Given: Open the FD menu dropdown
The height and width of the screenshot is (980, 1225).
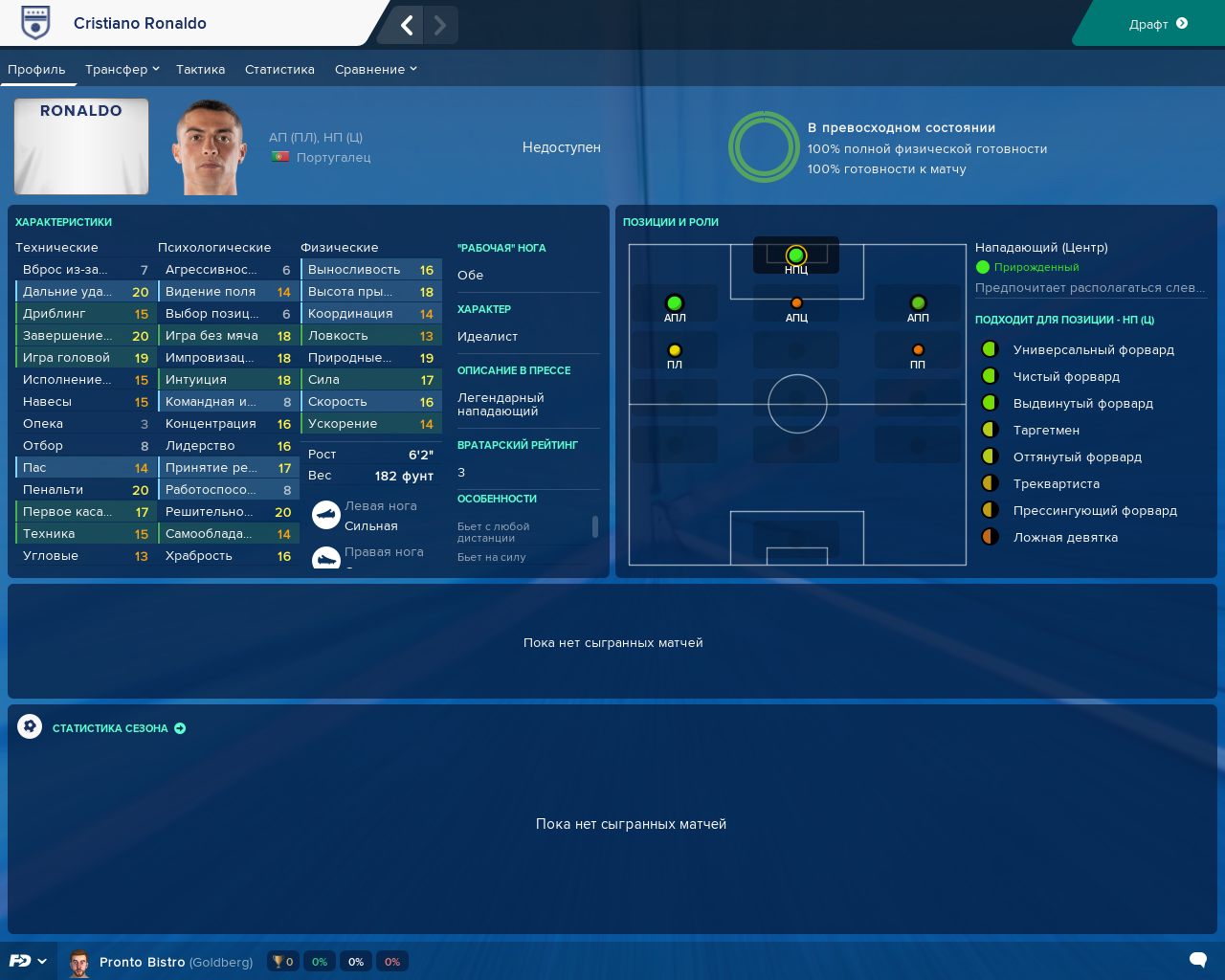Looking at the screenshot, I should pyautogui.click(x=28, y=961).
